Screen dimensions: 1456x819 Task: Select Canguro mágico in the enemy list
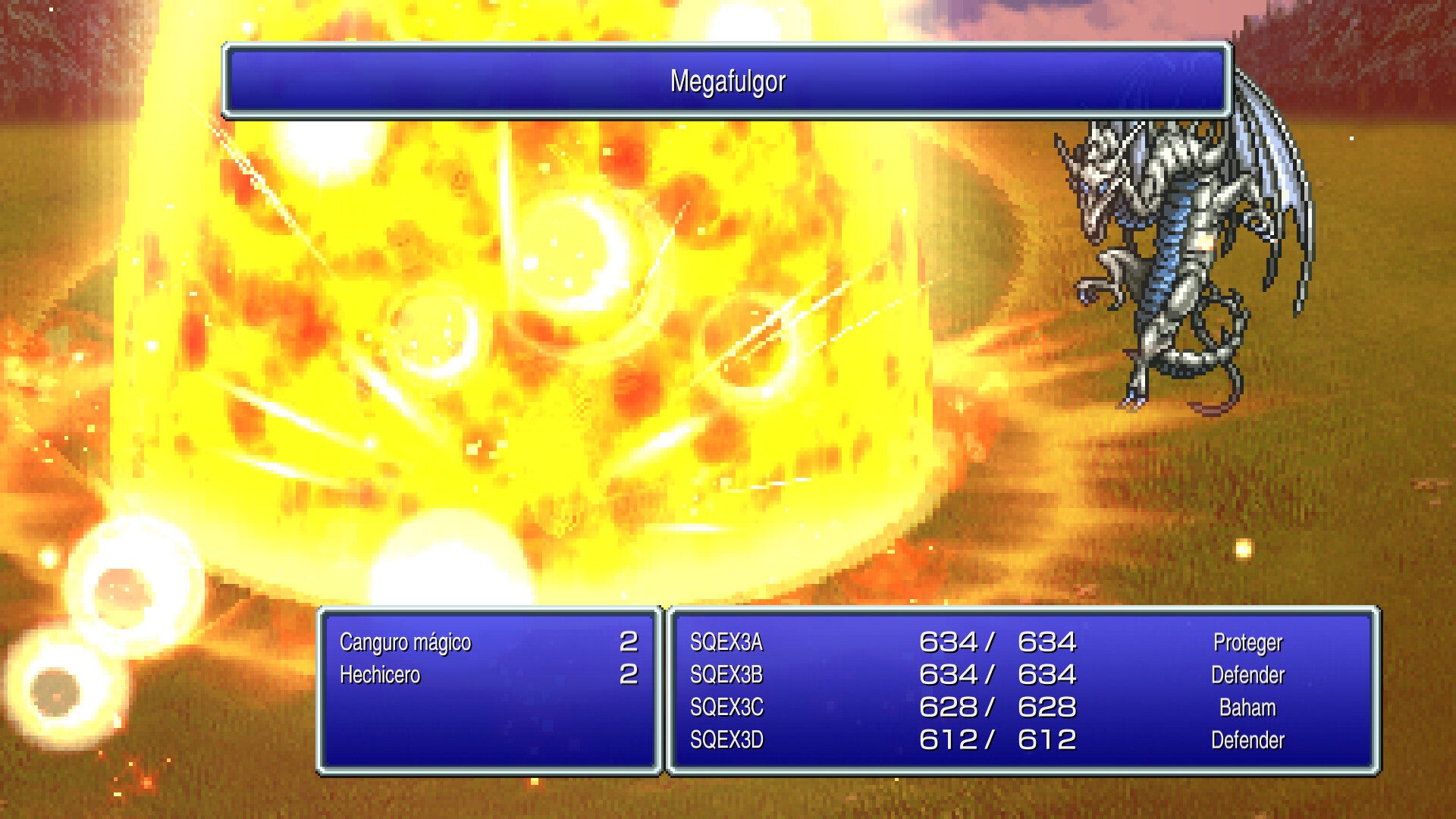(406, 642)
